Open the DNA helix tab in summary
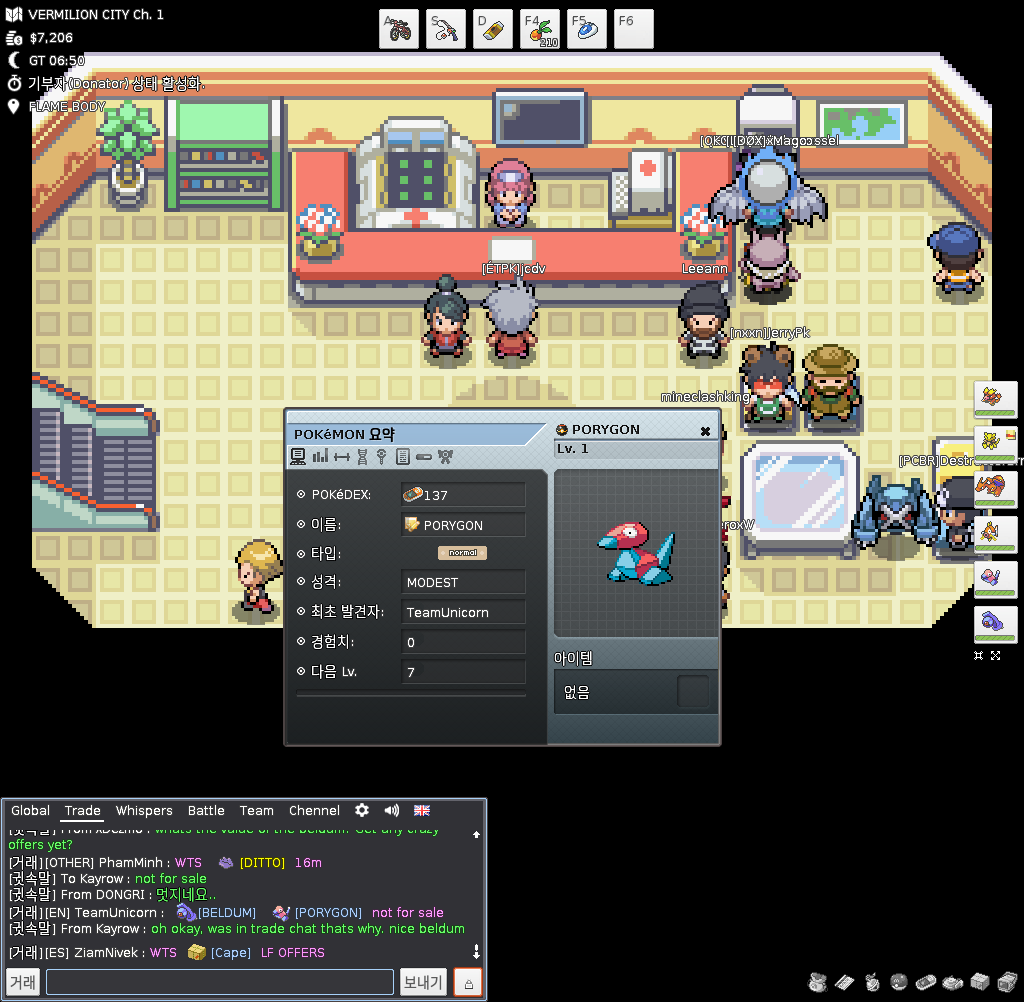The image size is (1024, 1002). (362, 457)
